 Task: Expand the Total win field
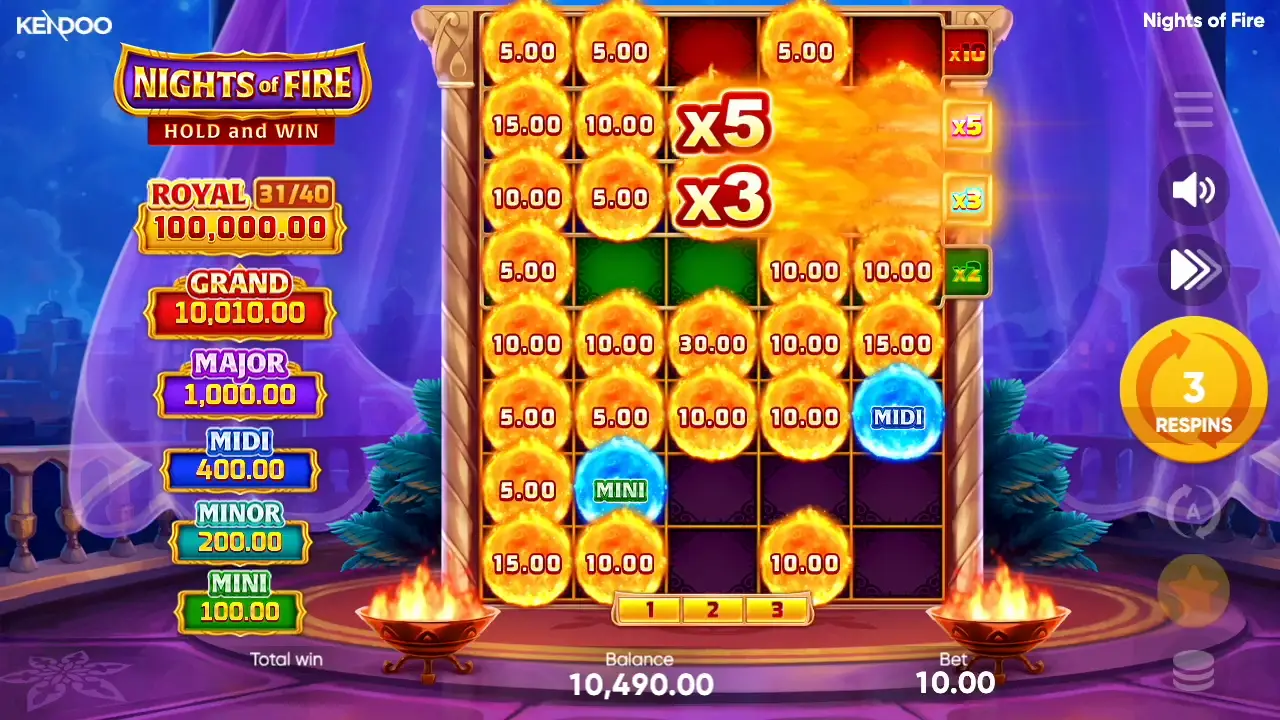[287, 660]
